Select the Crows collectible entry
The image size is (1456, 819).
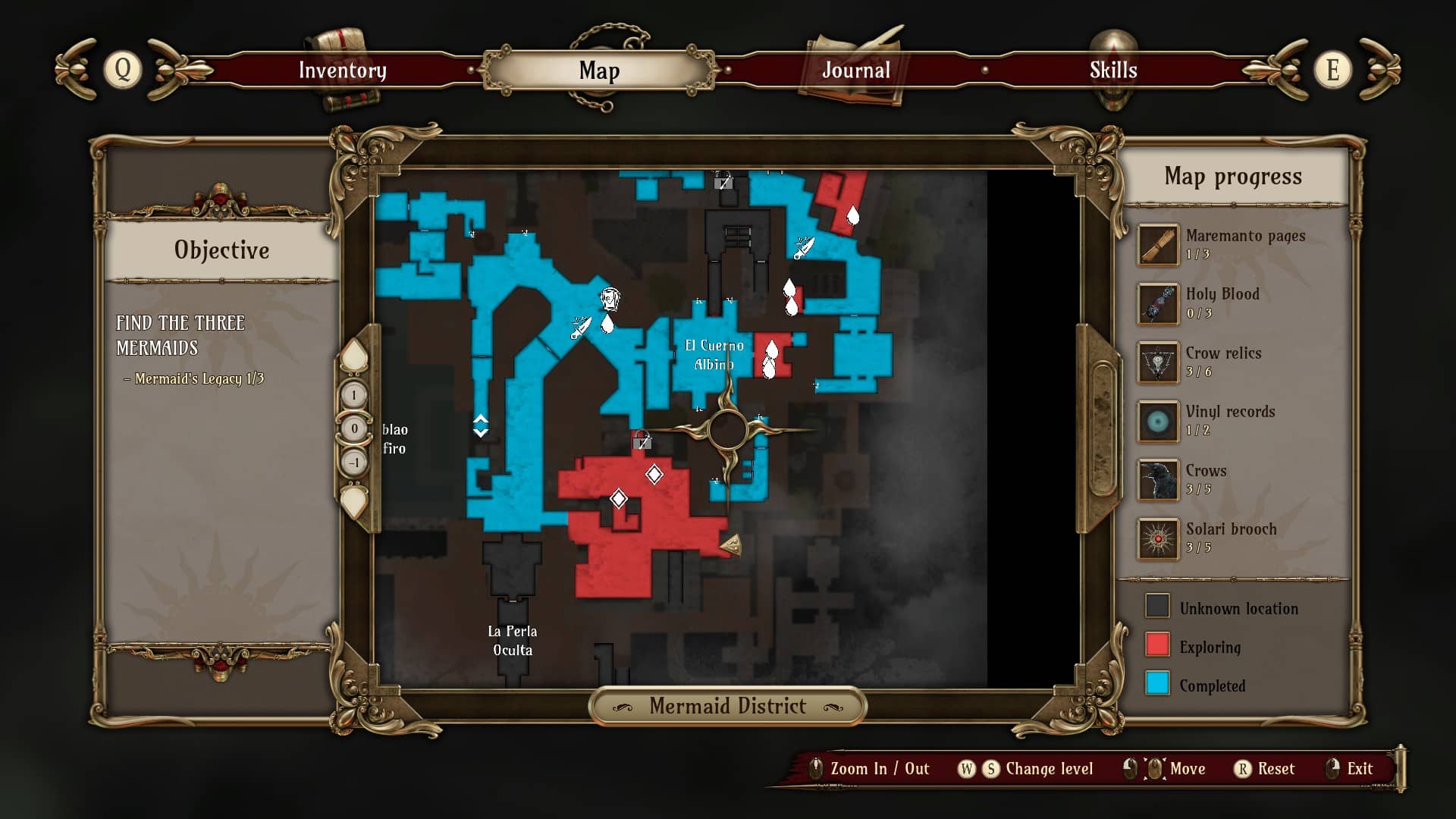click(x=1232, y=479)
